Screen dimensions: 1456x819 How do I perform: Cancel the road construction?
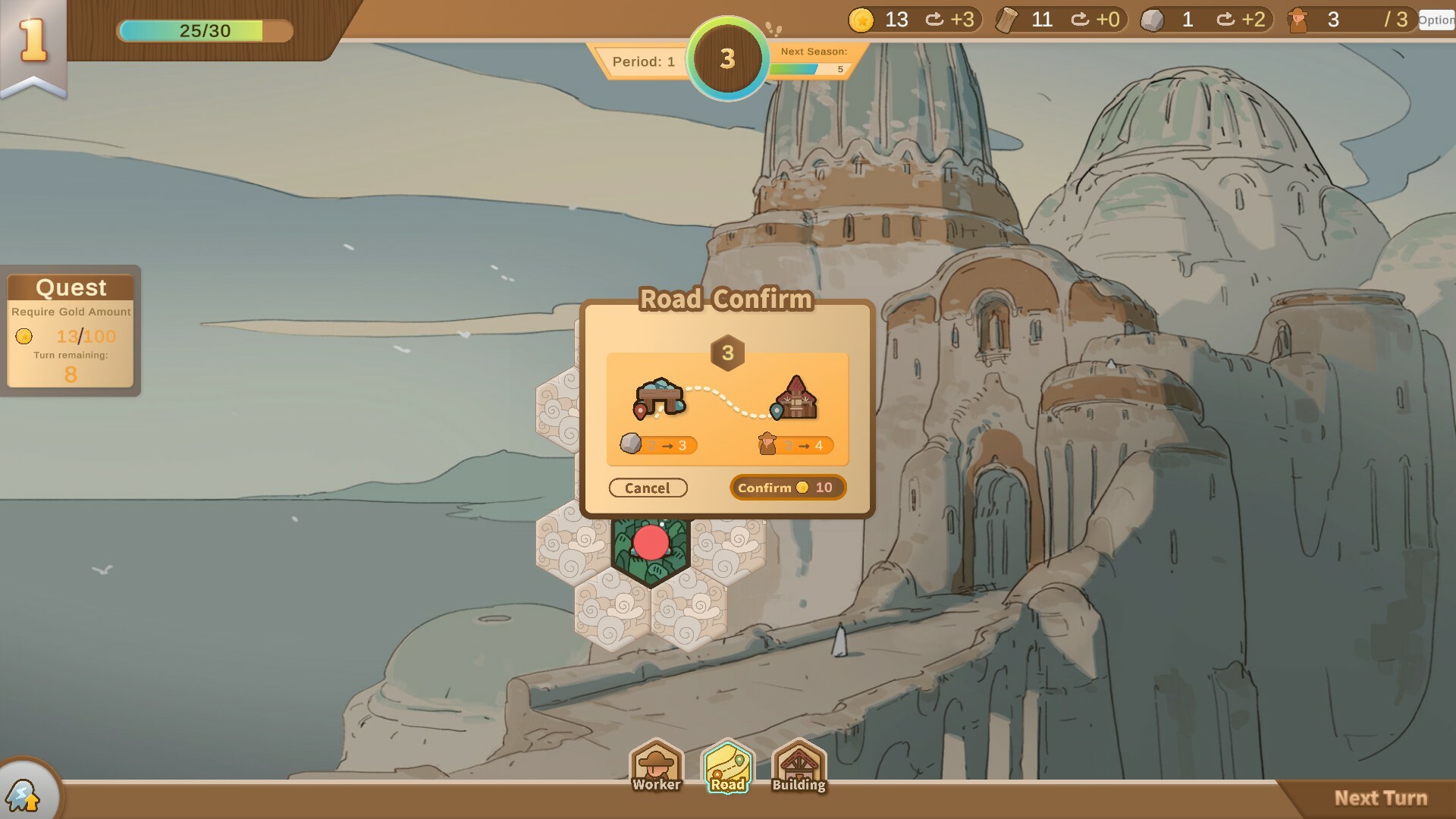(x=648, y=488)
